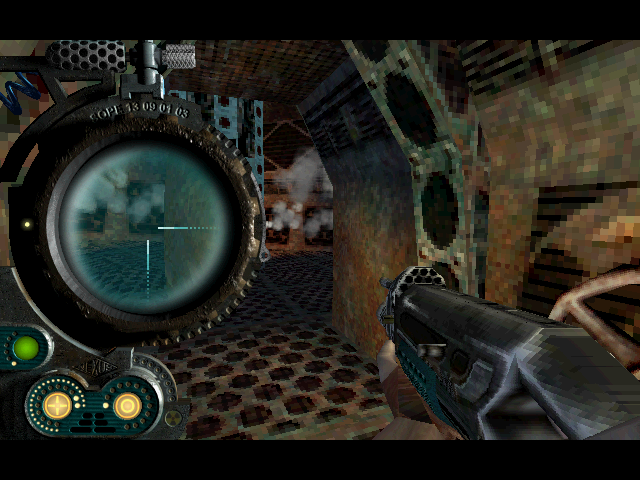The image size is (640, 480).
Task: Click the green round indicator light
Action: click(x=25, y=348)
